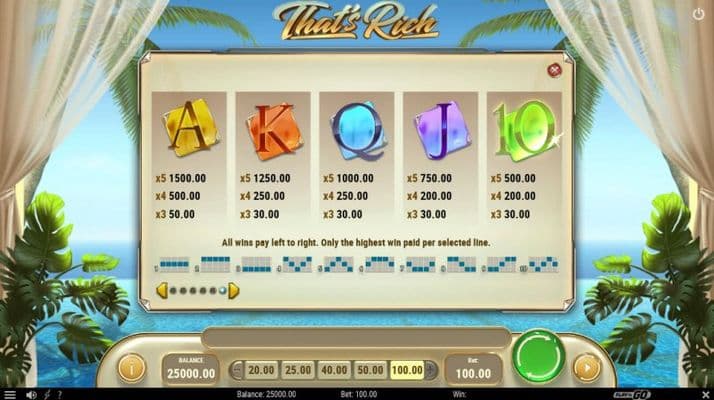The height and width of the screenshot is (400, 714).
Task: Close the paytable panel
Action: (554, 70)
